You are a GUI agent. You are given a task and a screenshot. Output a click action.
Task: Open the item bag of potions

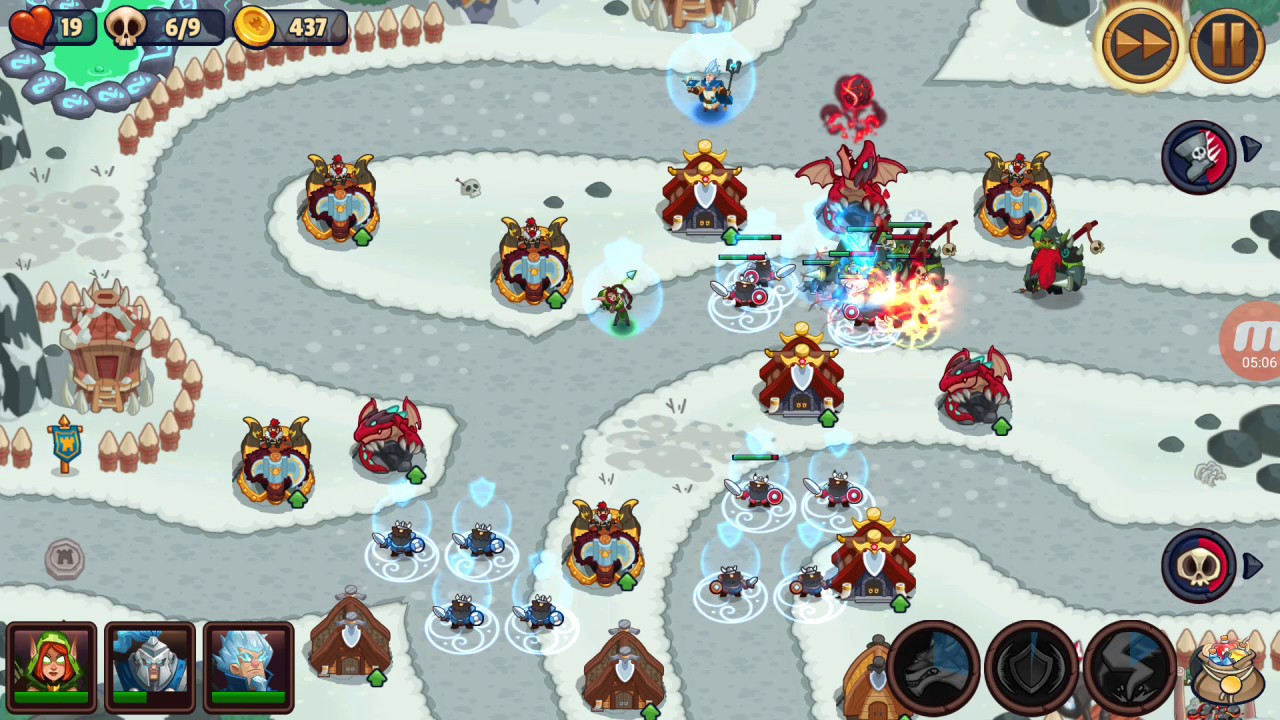click(1227, 670)
